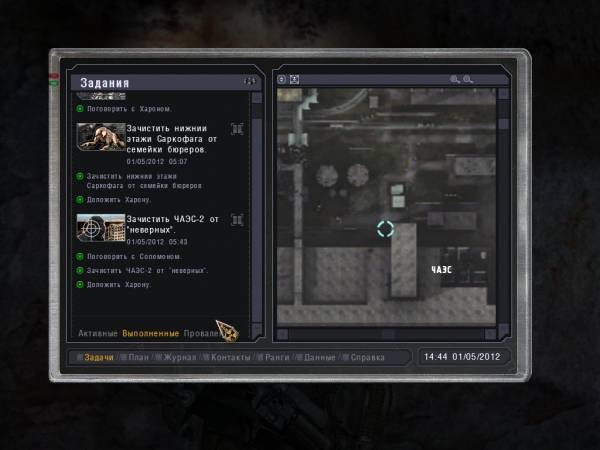
Task: Zoom out on the map
Action: tap(467, 79)
